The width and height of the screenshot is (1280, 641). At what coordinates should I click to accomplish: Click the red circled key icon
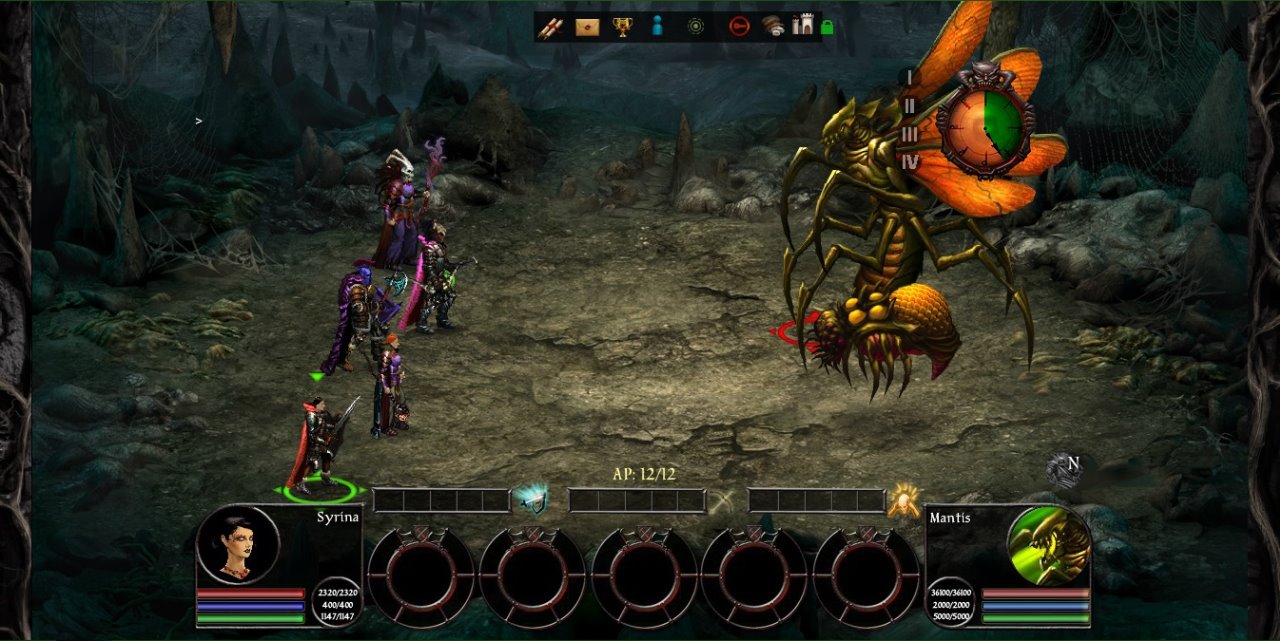(x=739, y=27)
